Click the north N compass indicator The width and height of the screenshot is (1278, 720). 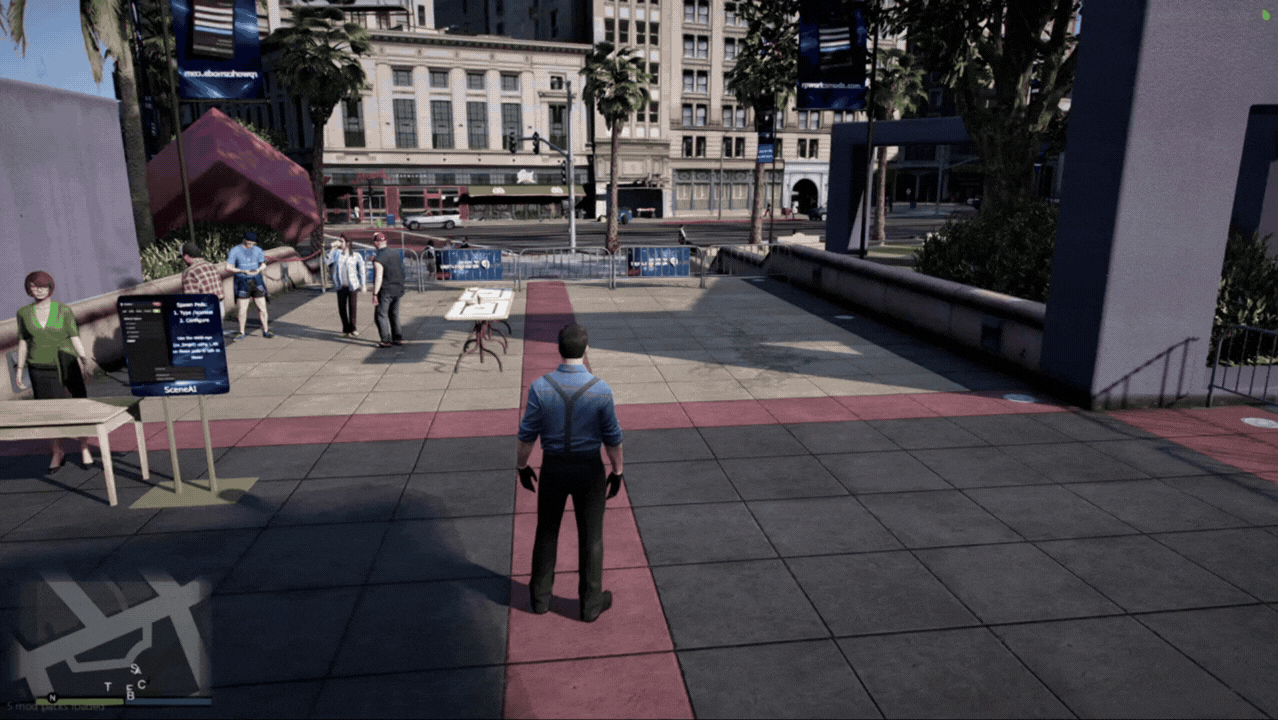pyautogui.click(x=52, y=697)
